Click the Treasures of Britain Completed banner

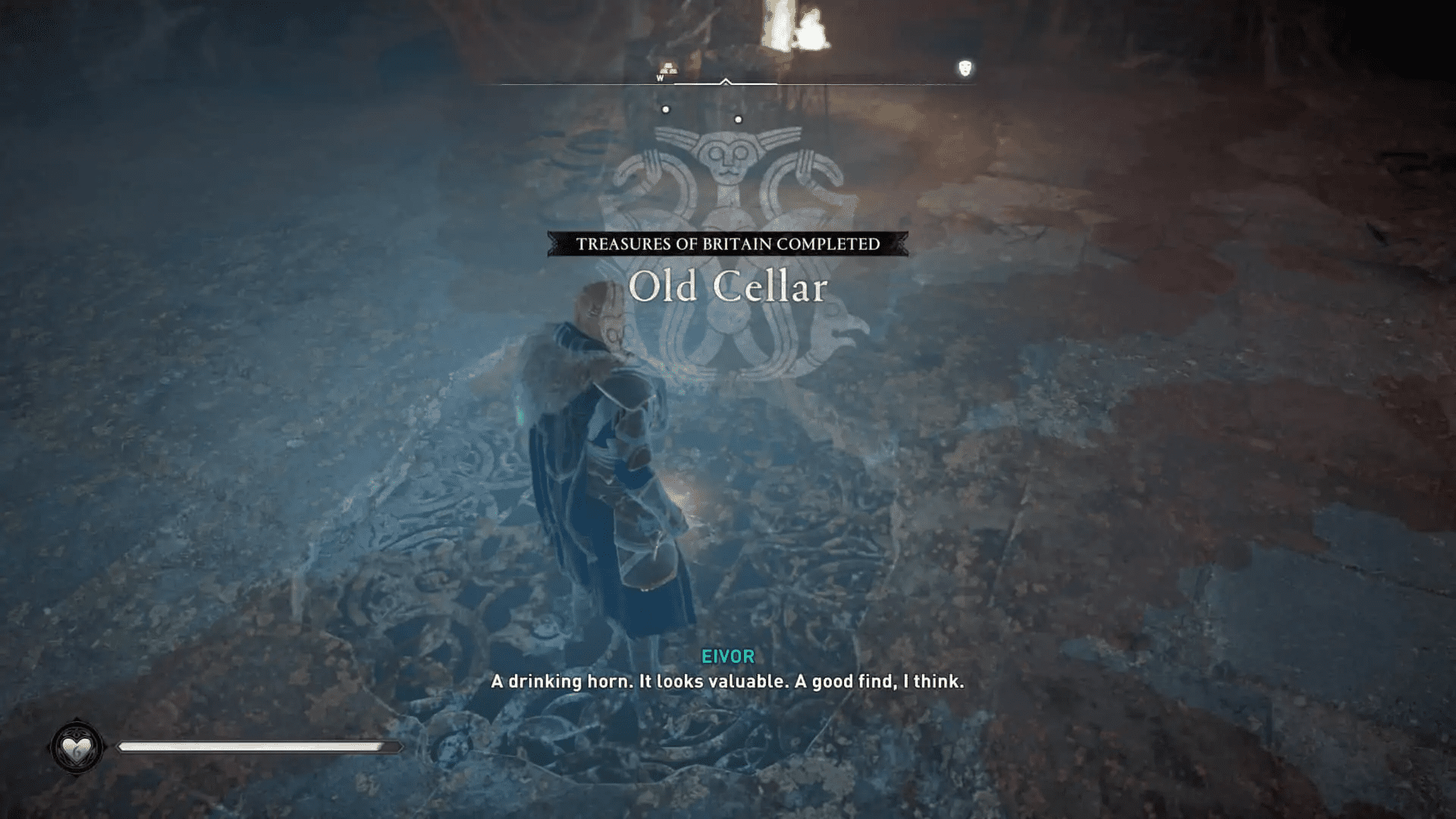pos(727,244)
